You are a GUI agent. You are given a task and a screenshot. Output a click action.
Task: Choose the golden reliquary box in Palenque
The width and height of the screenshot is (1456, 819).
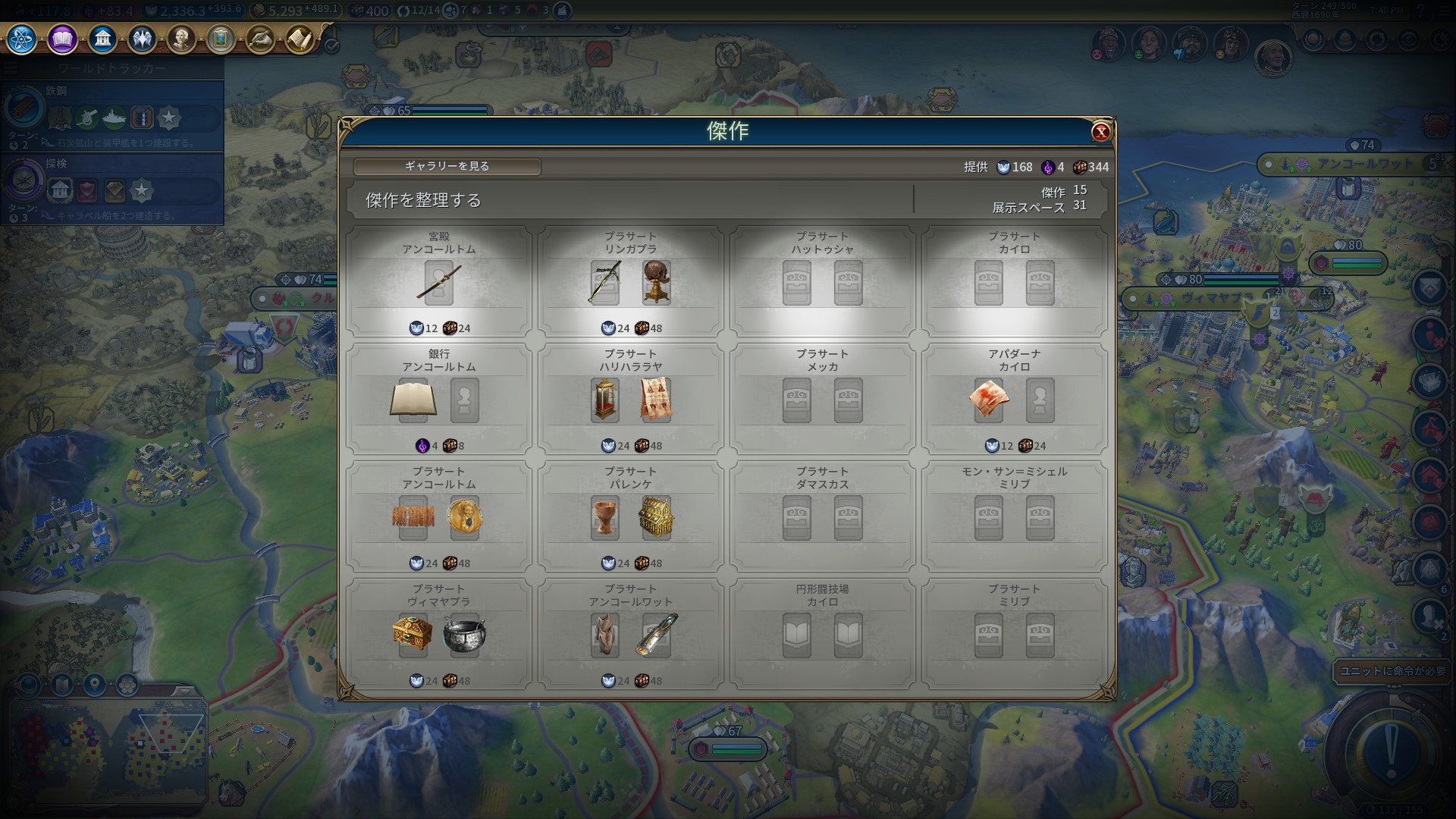(x=656, y=517)
